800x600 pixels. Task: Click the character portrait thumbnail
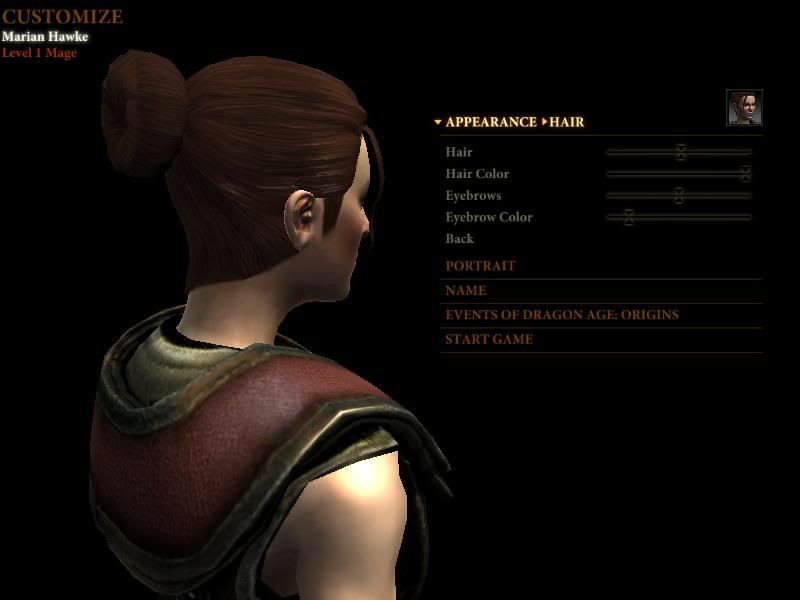(x=744, y=108)
